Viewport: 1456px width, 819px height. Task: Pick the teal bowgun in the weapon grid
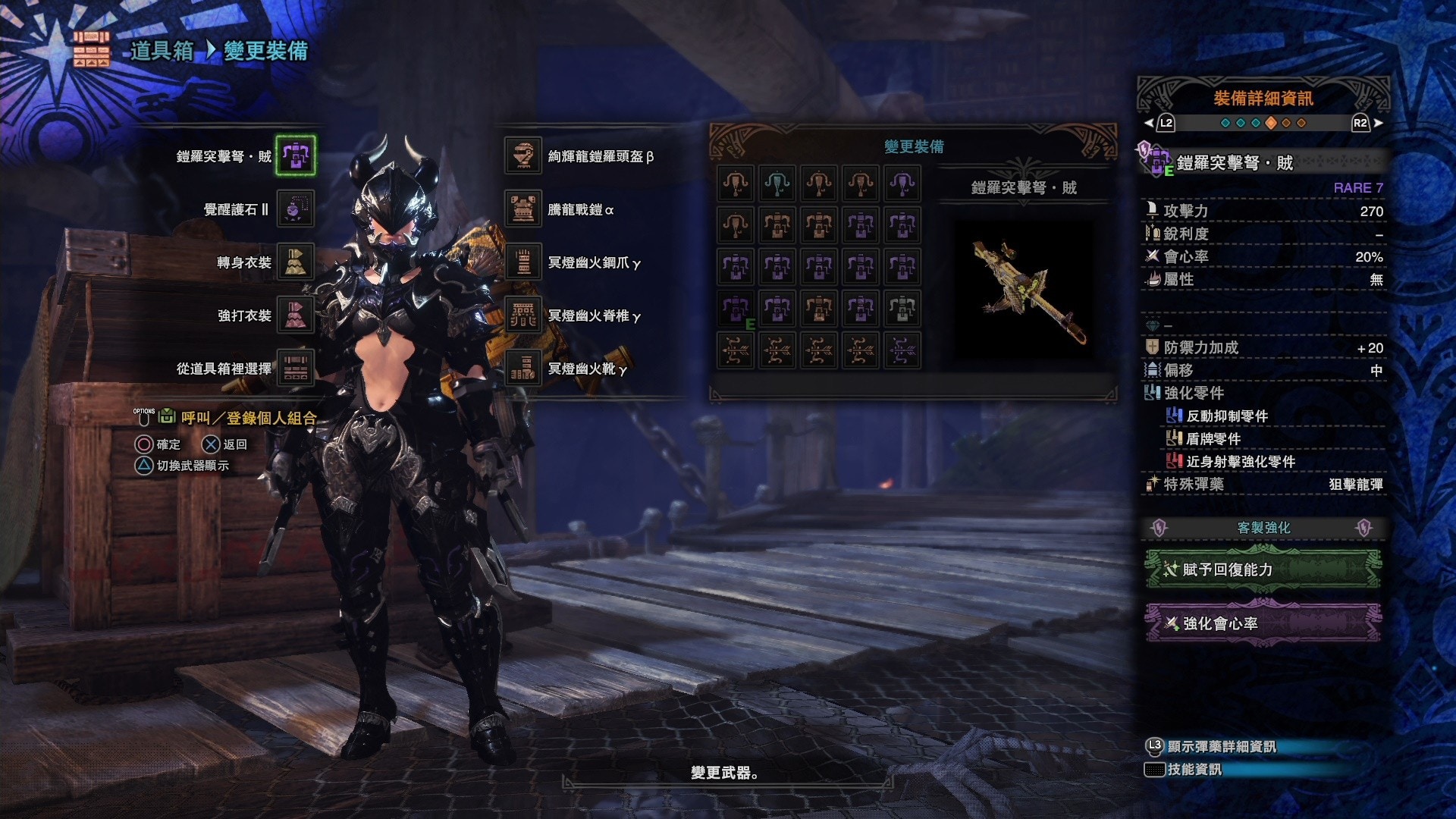777,184
